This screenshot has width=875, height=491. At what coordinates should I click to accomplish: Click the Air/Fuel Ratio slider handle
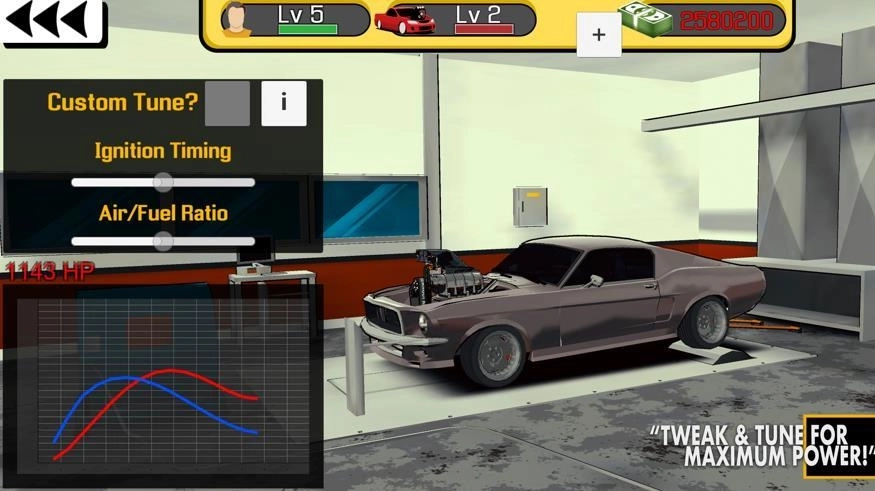[163, 241]
